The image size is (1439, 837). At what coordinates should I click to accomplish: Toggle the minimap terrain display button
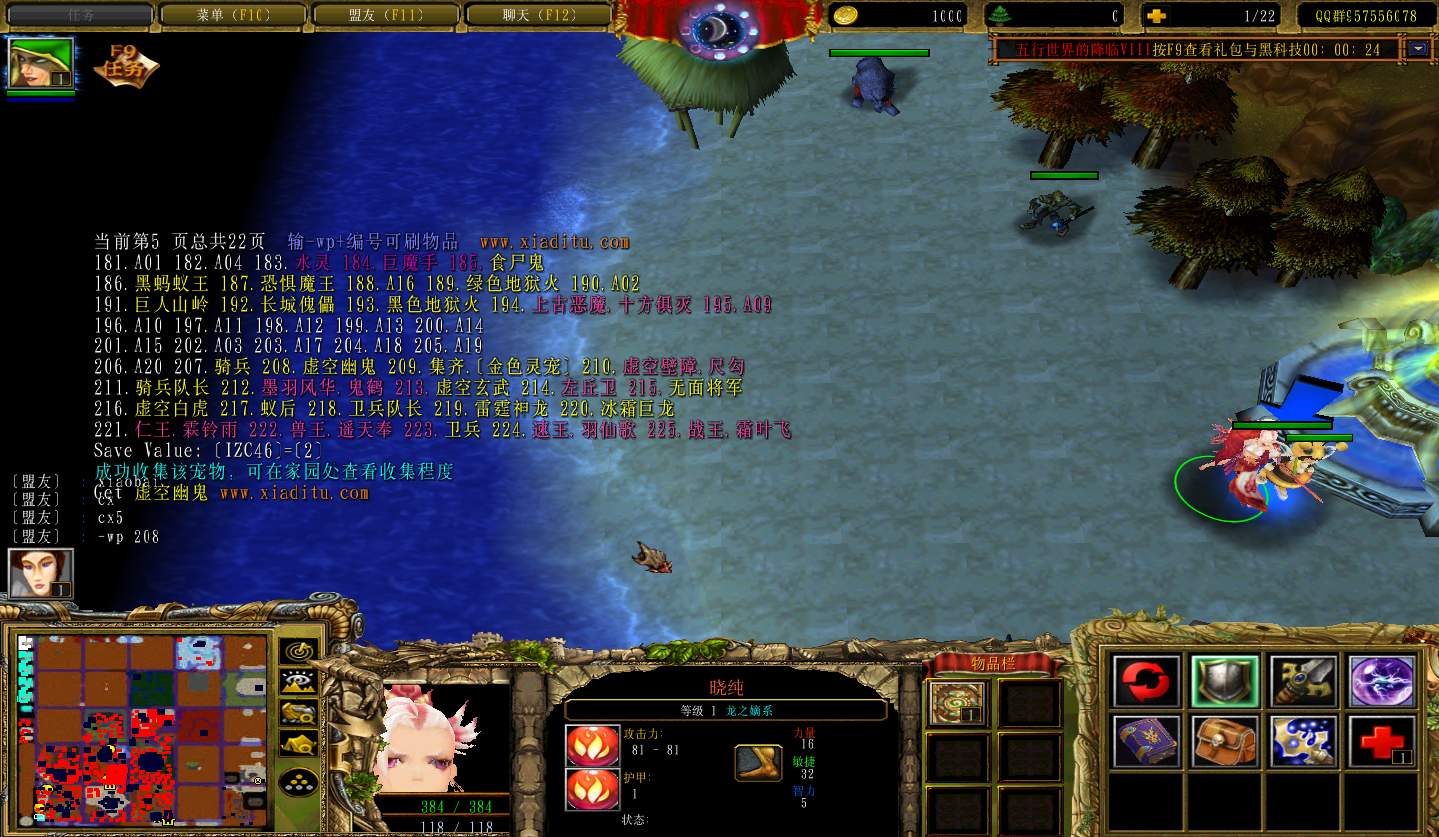(x=298, y=682)
